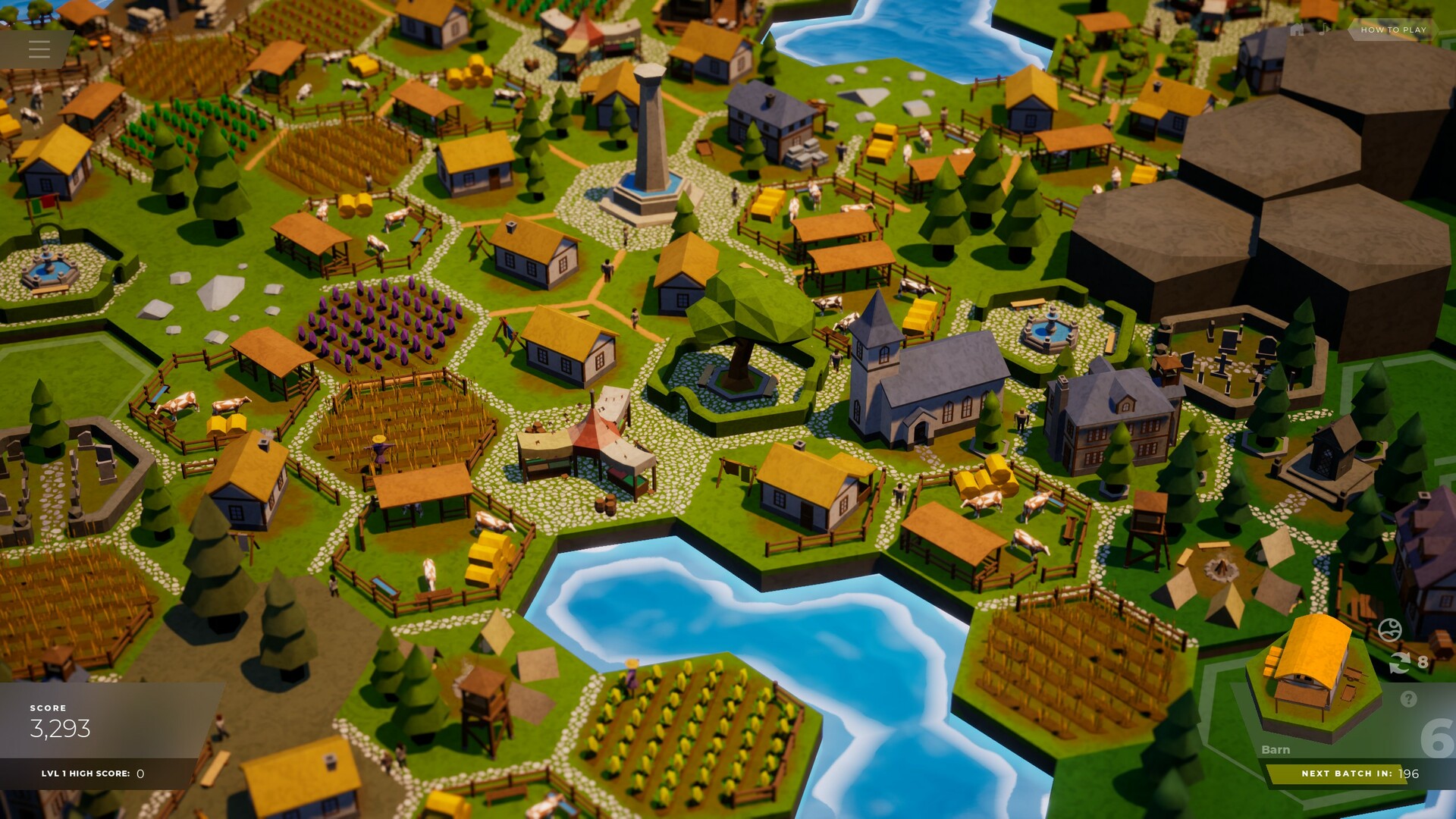
Task: Click the globe icon above the rotate arrows
Action: [1389, 629]
